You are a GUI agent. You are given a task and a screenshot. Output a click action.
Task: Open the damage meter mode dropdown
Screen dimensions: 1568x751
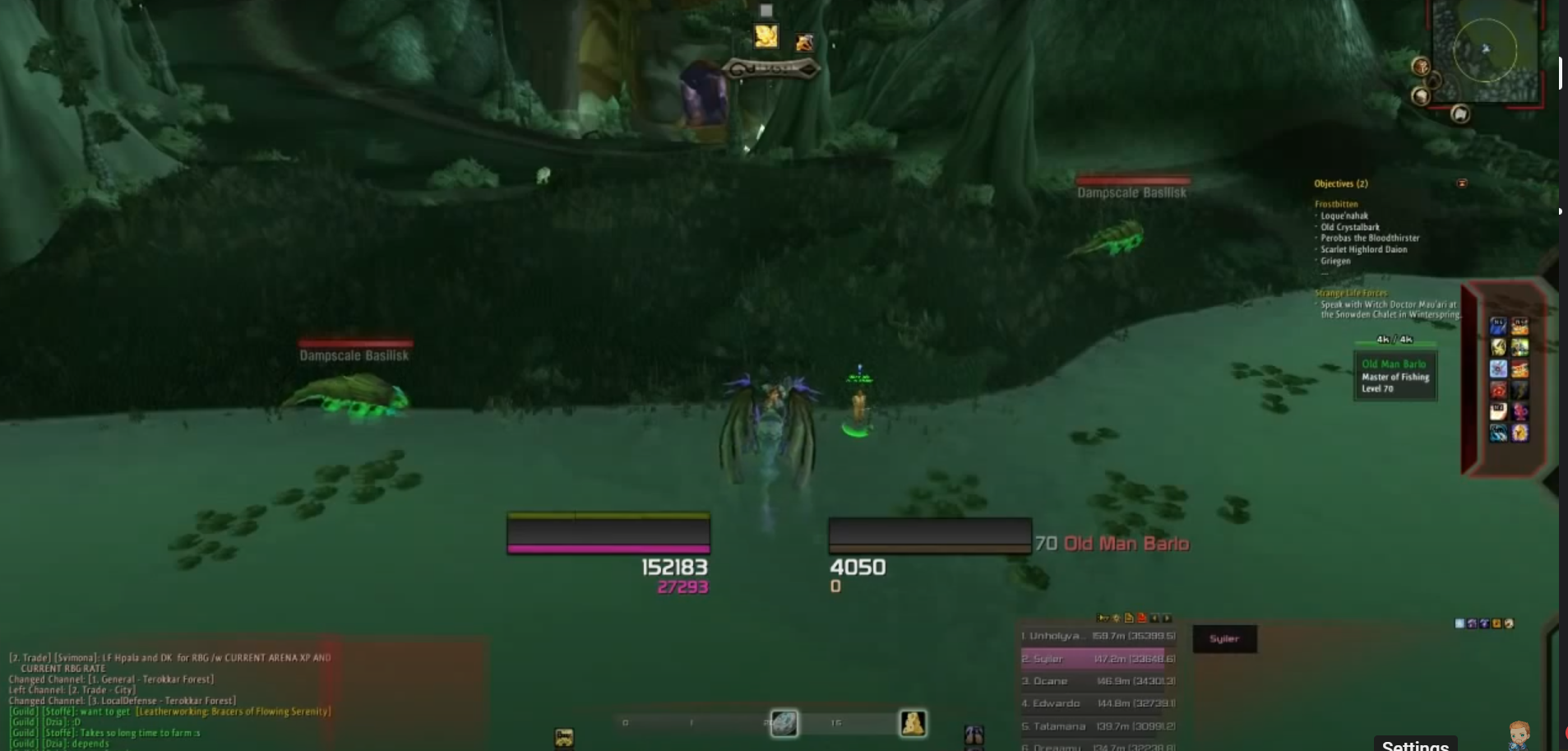point(1116,619)
